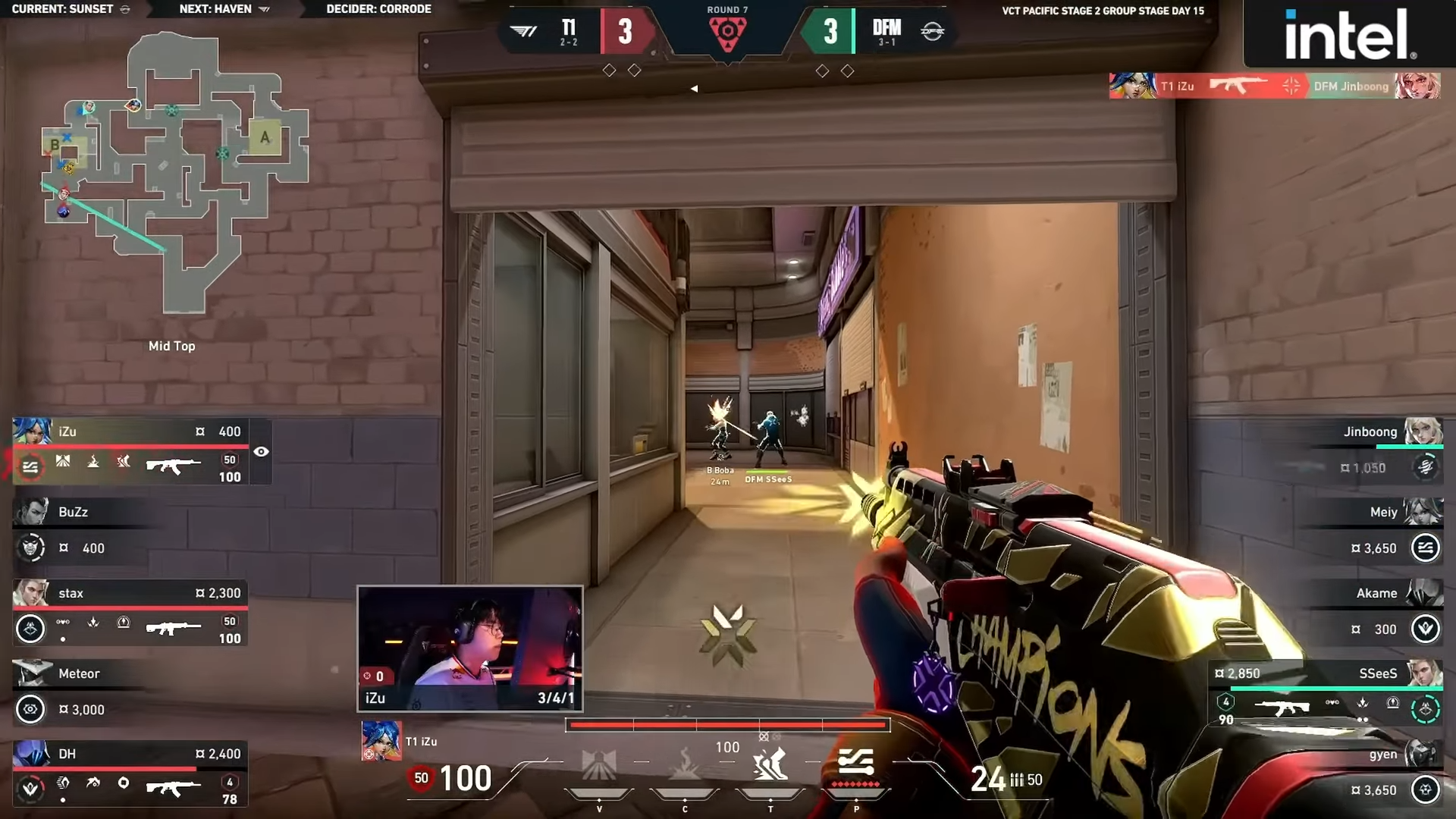
Task: Activate the sprinting High Gear ability icon
Action: pos(770,764)
